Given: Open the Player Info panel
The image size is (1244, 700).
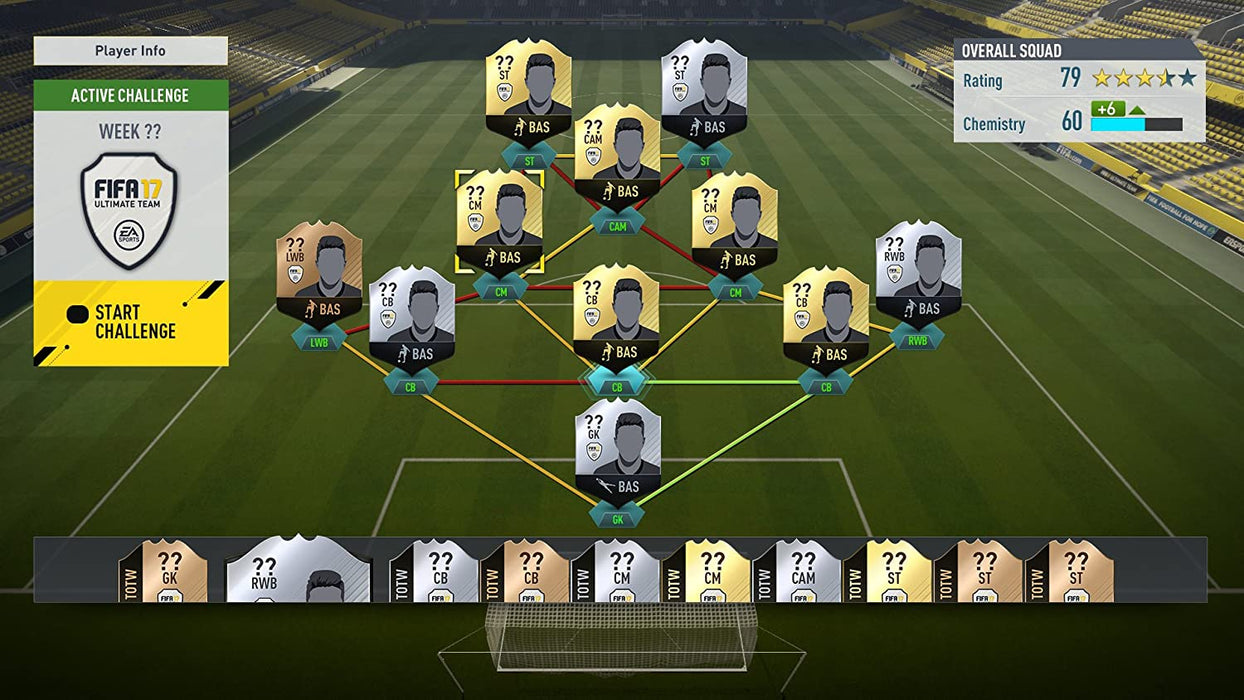Looking at the screenshot, I should click(130, 51).
